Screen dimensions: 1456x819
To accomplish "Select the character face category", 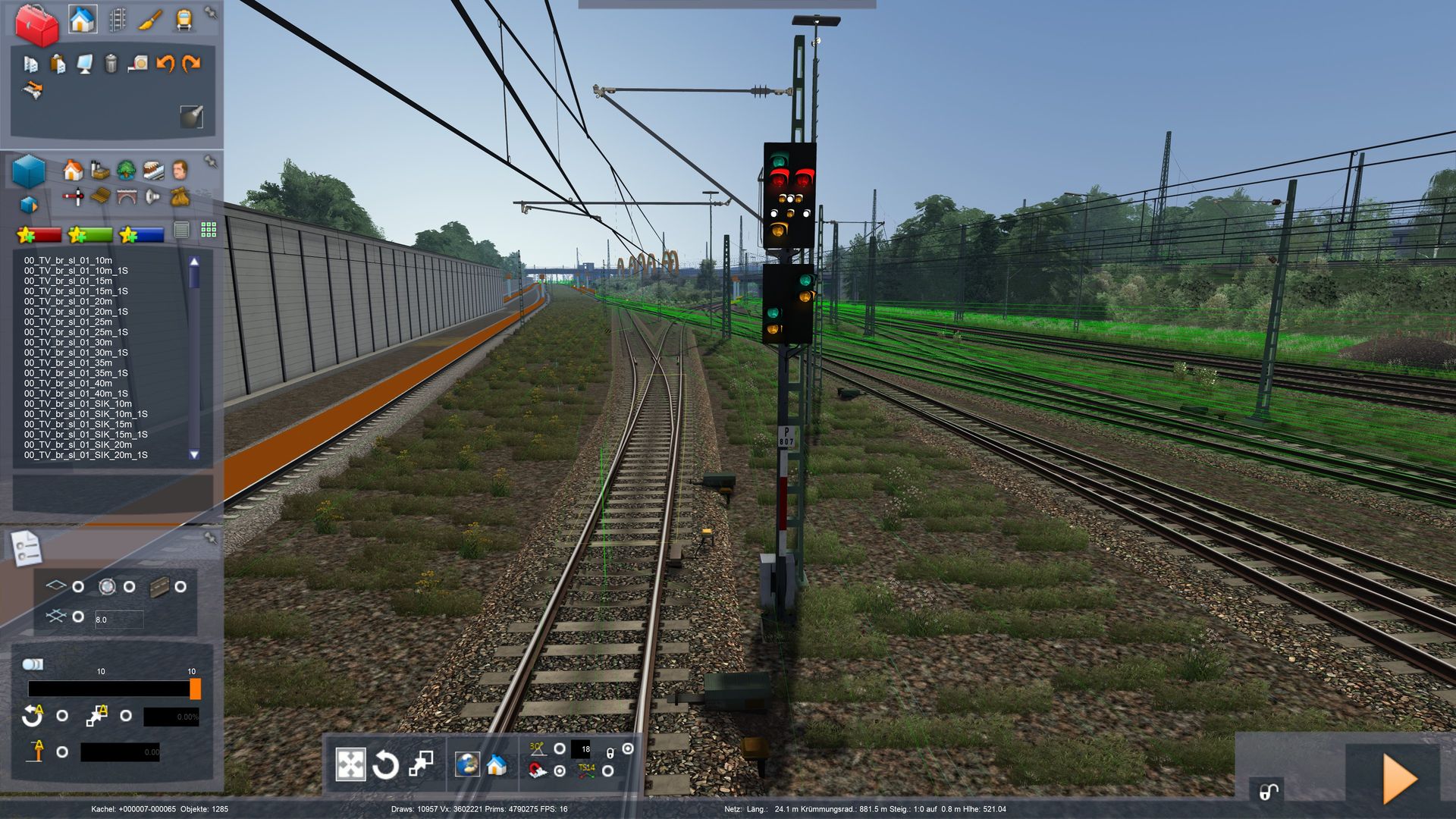I will (x=180, y=170).
